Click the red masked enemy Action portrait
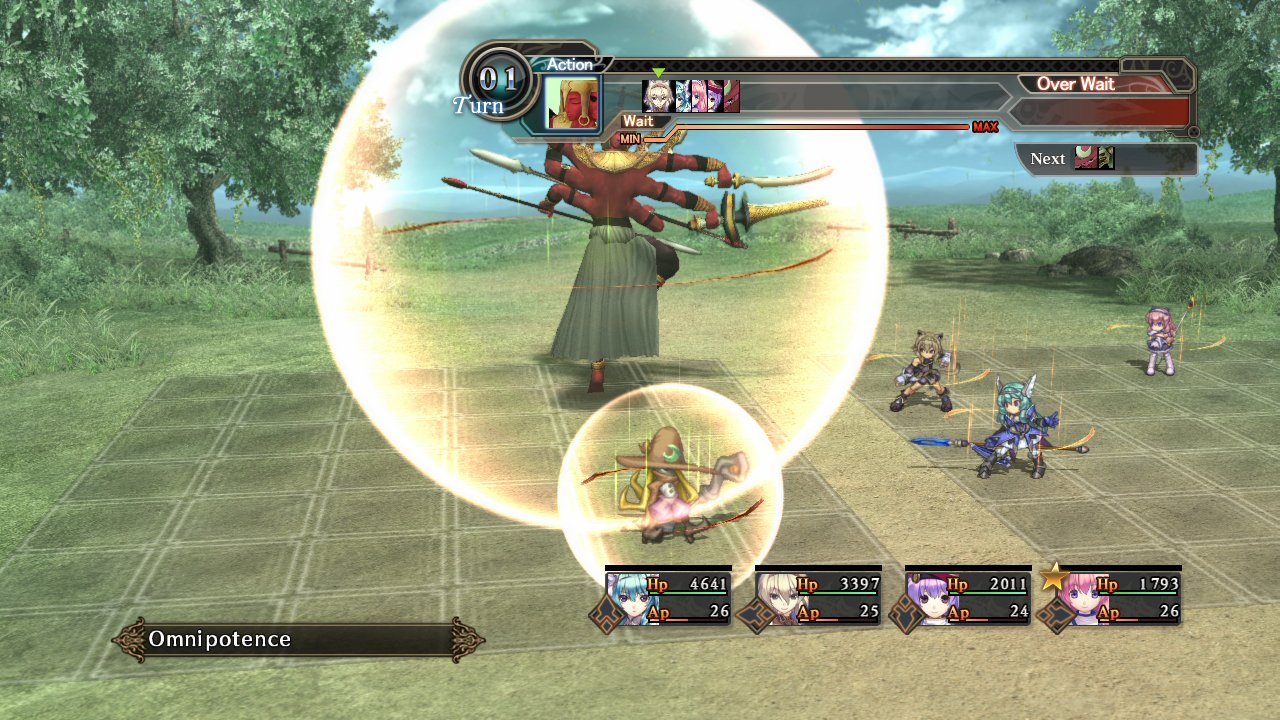Screen dimensions: 1280x720 (573, 103)
